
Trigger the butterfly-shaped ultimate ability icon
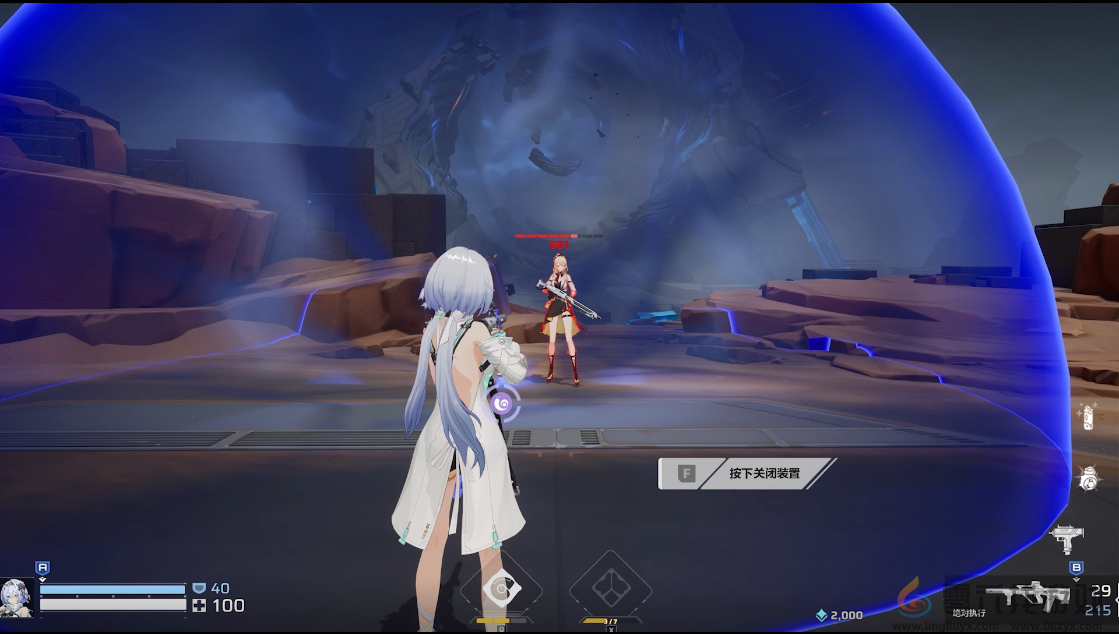click(x=610, y=589)
